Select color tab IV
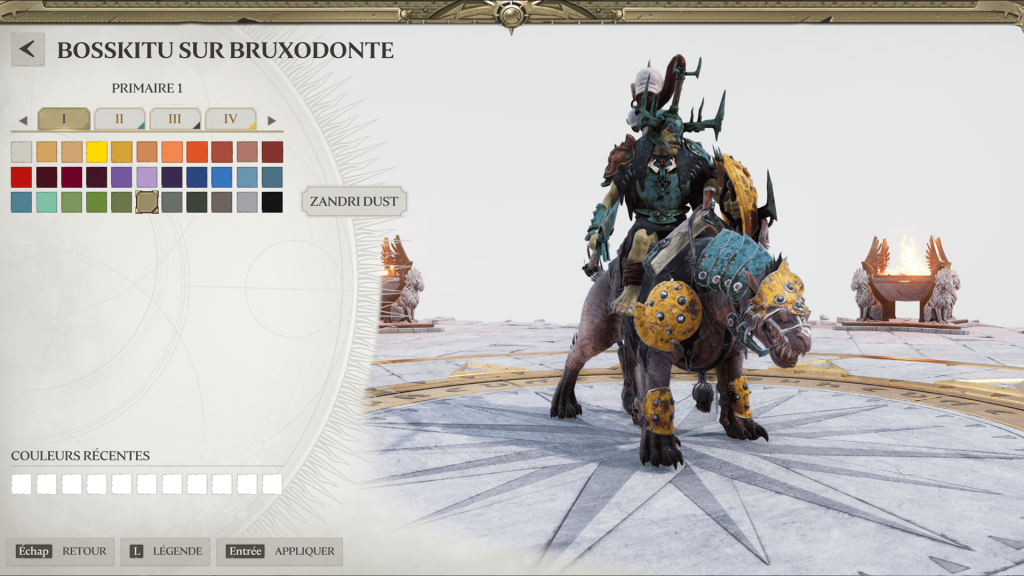The width and height of the screenshot is (1024, 576). [x=231, y=119]
